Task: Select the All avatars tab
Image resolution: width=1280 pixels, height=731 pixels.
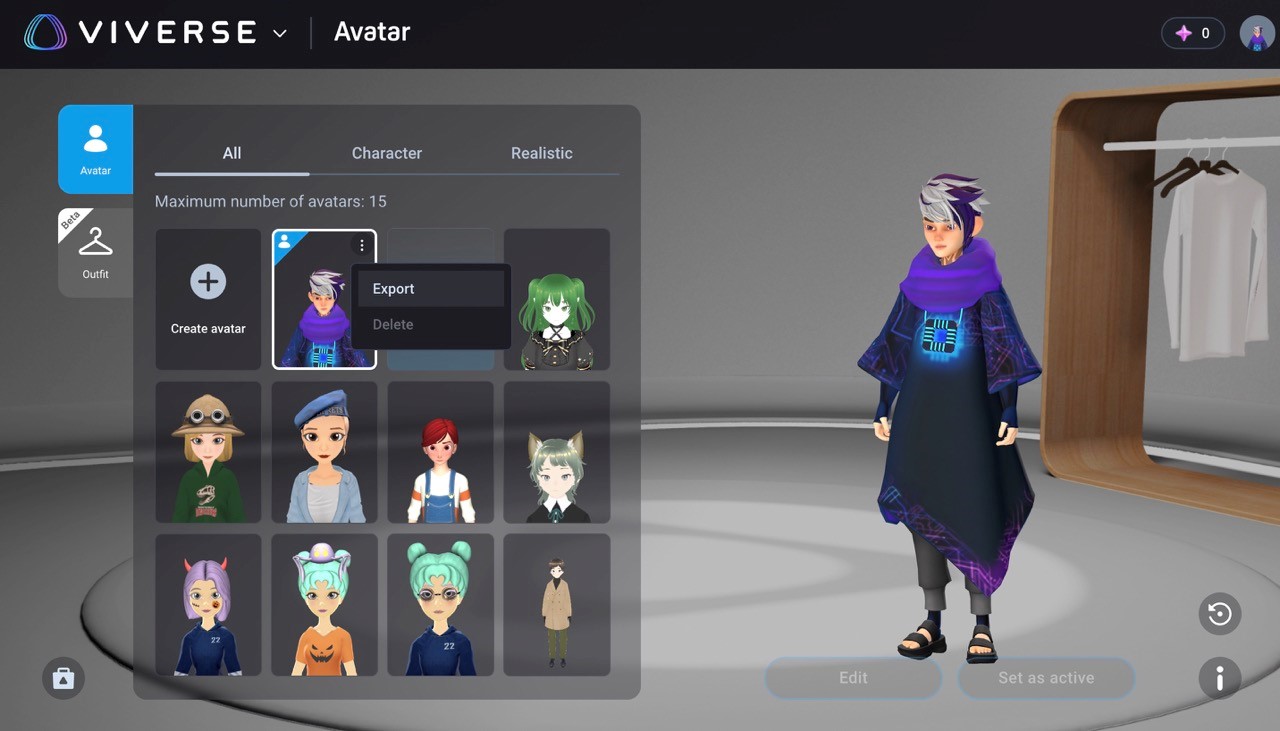Action: [231, 153]
